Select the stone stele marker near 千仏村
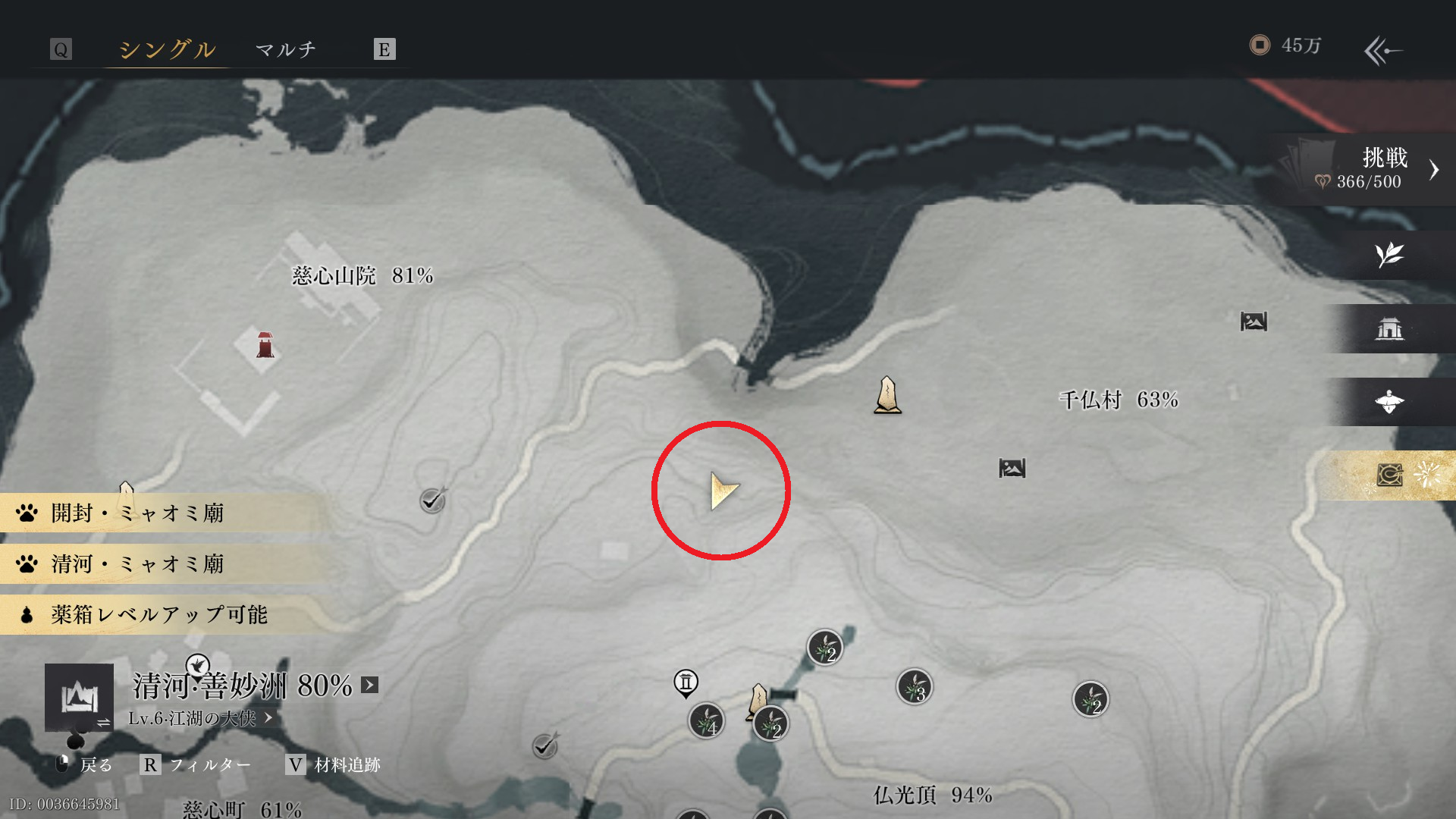1456x819 pixels. [x=887, y=395]
